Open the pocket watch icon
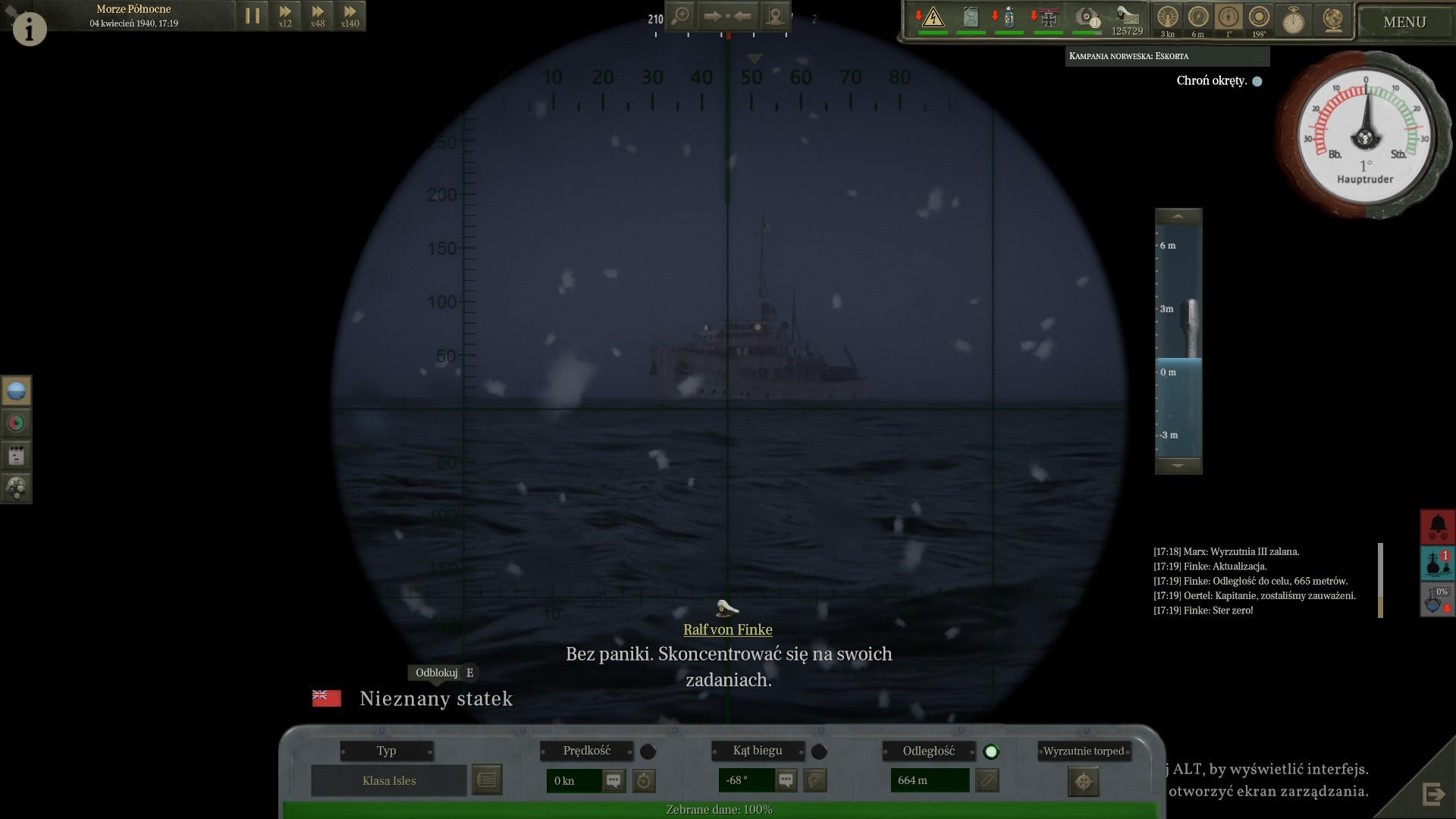Screen dimensions: 1456x819 1293,20
